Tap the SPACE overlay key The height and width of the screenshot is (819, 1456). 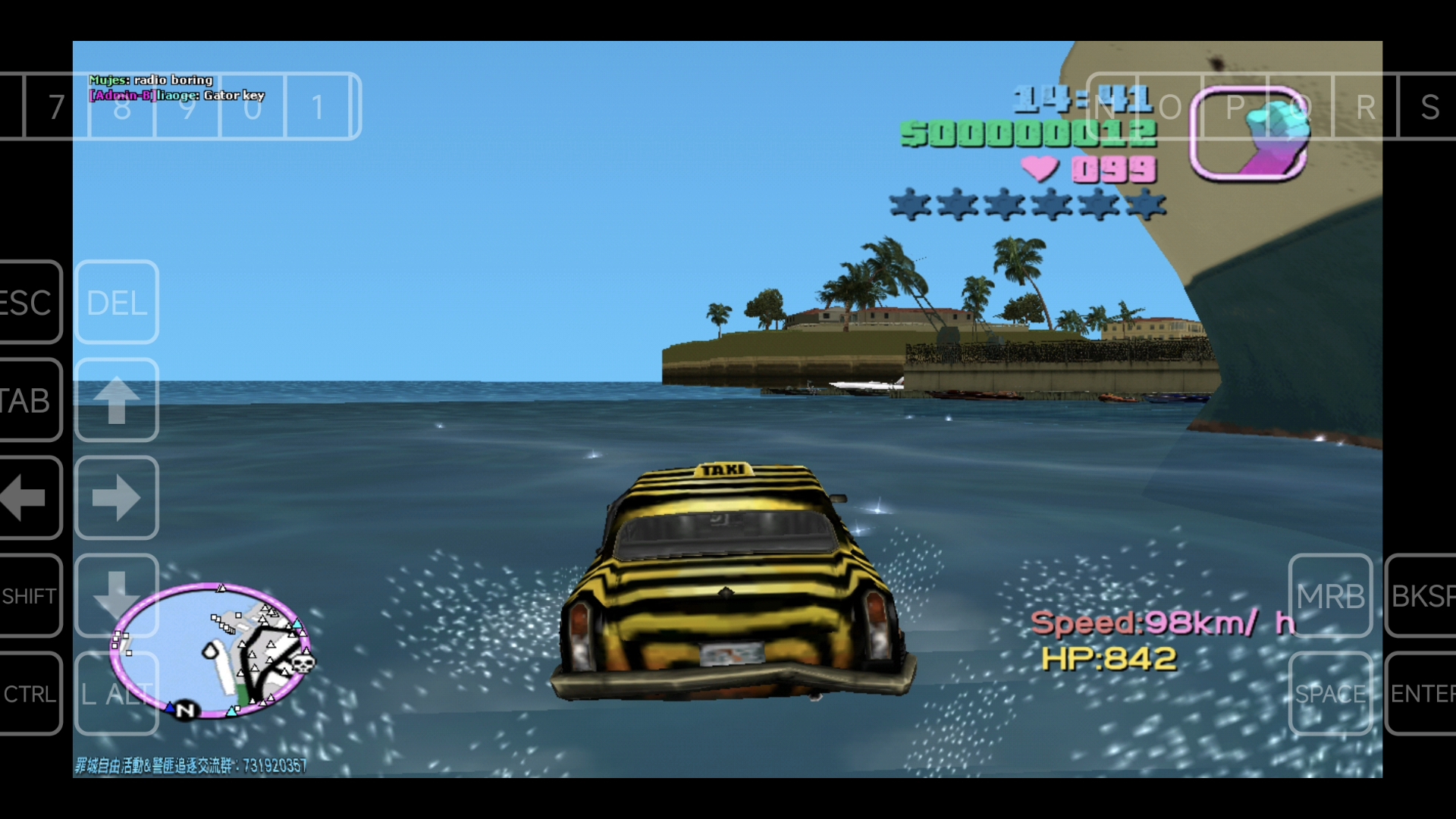coord(1331,694)
